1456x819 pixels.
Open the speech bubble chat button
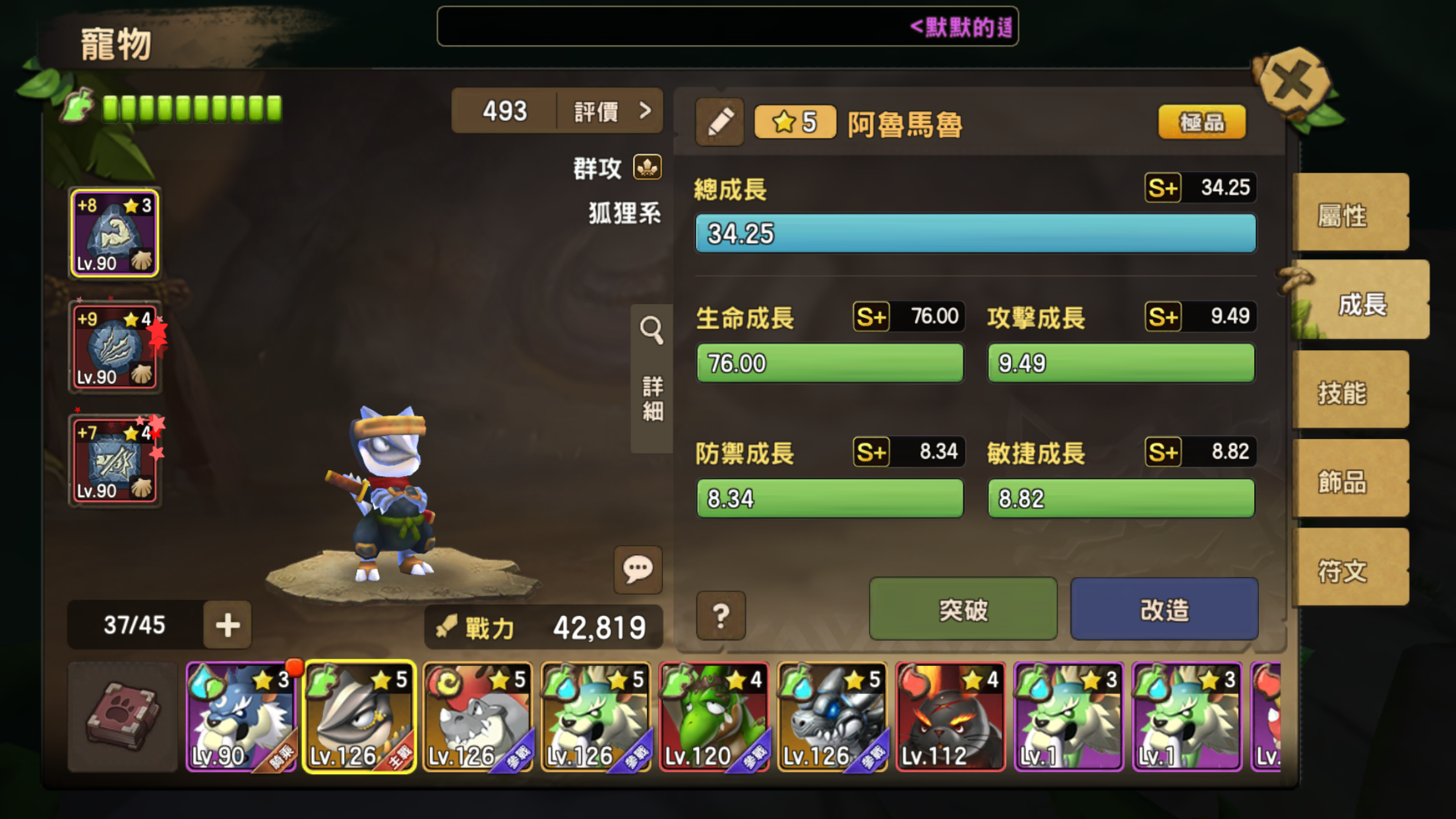pos(638,568)
